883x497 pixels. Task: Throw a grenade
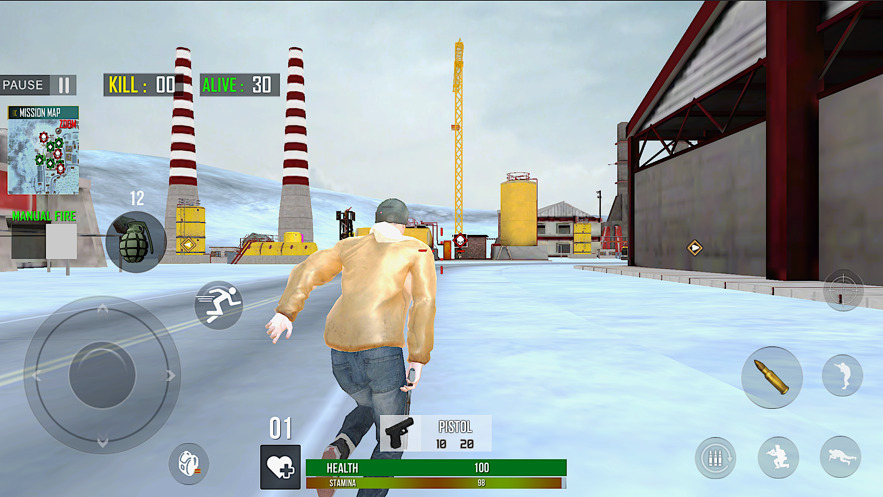135,242
